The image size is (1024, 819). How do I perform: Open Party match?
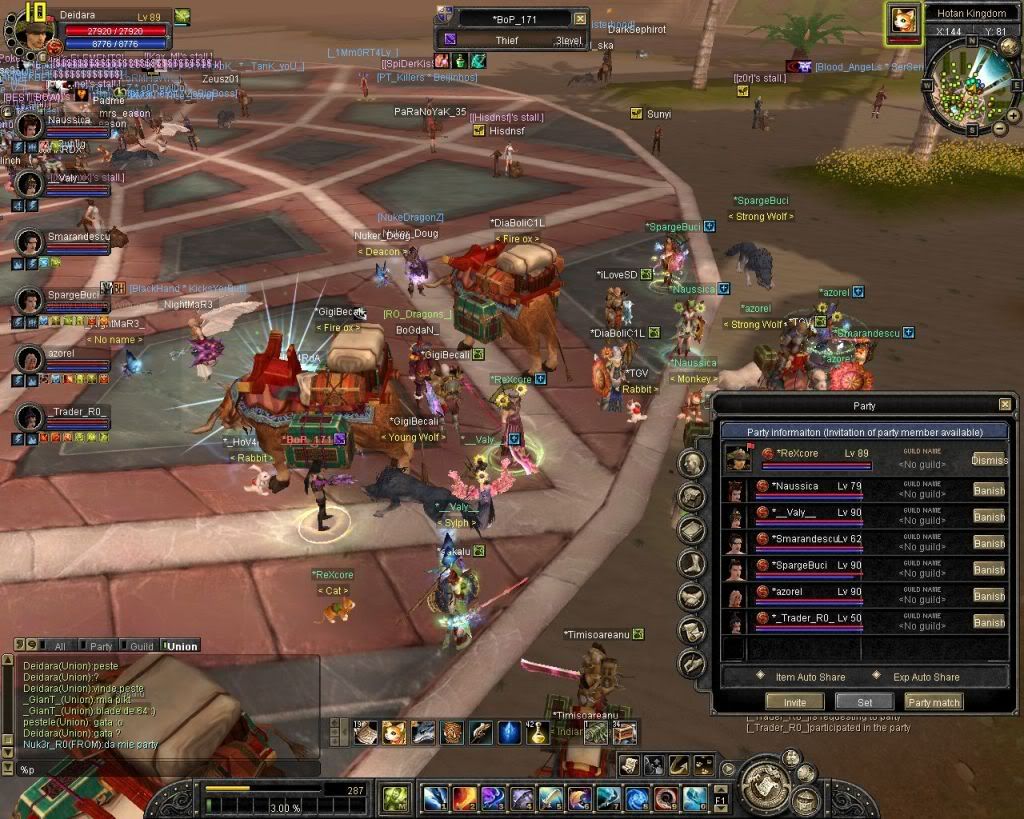tap(934, 702)
